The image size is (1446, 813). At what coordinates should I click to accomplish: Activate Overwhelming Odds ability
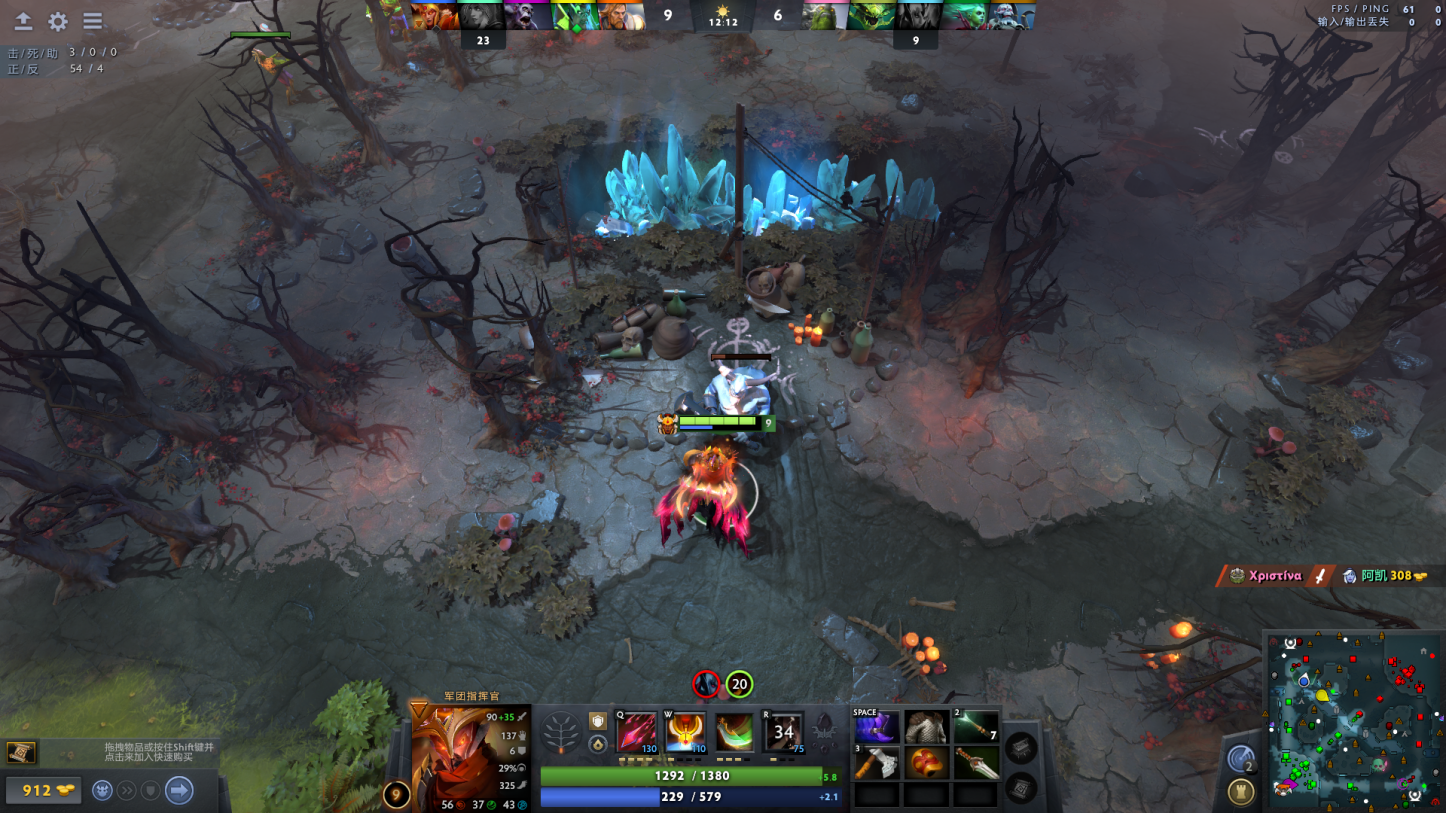tap(636, 732)
